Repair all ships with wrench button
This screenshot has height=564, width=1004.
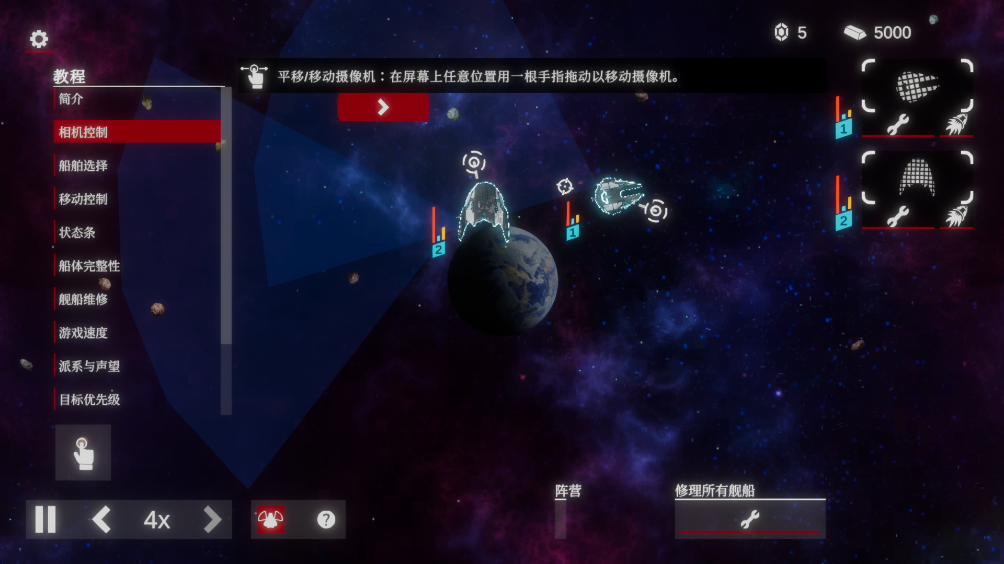[749, 519]
